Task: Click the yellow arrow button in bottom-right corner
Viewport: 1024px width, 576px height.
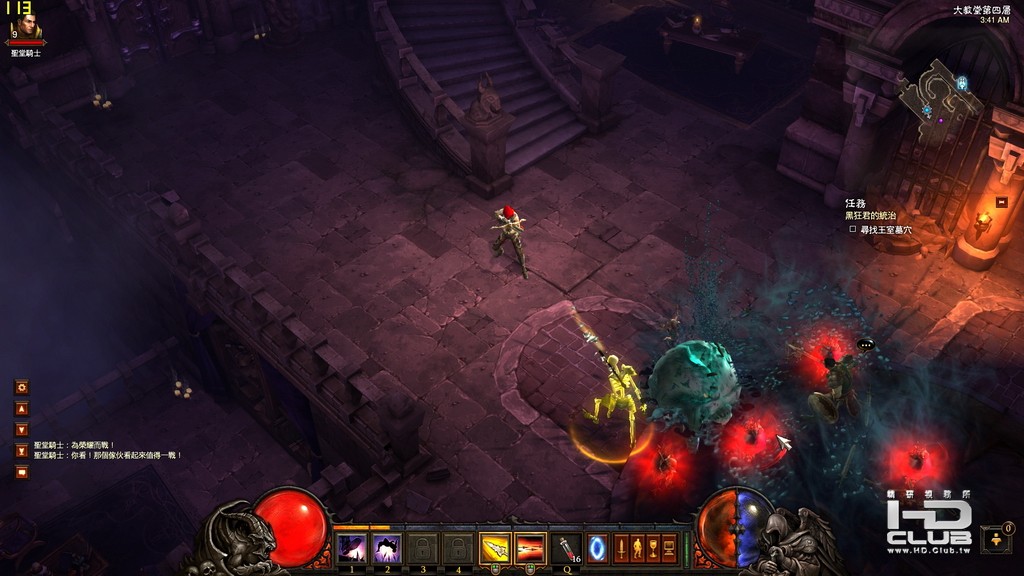Action: click(x=995, y=540)
